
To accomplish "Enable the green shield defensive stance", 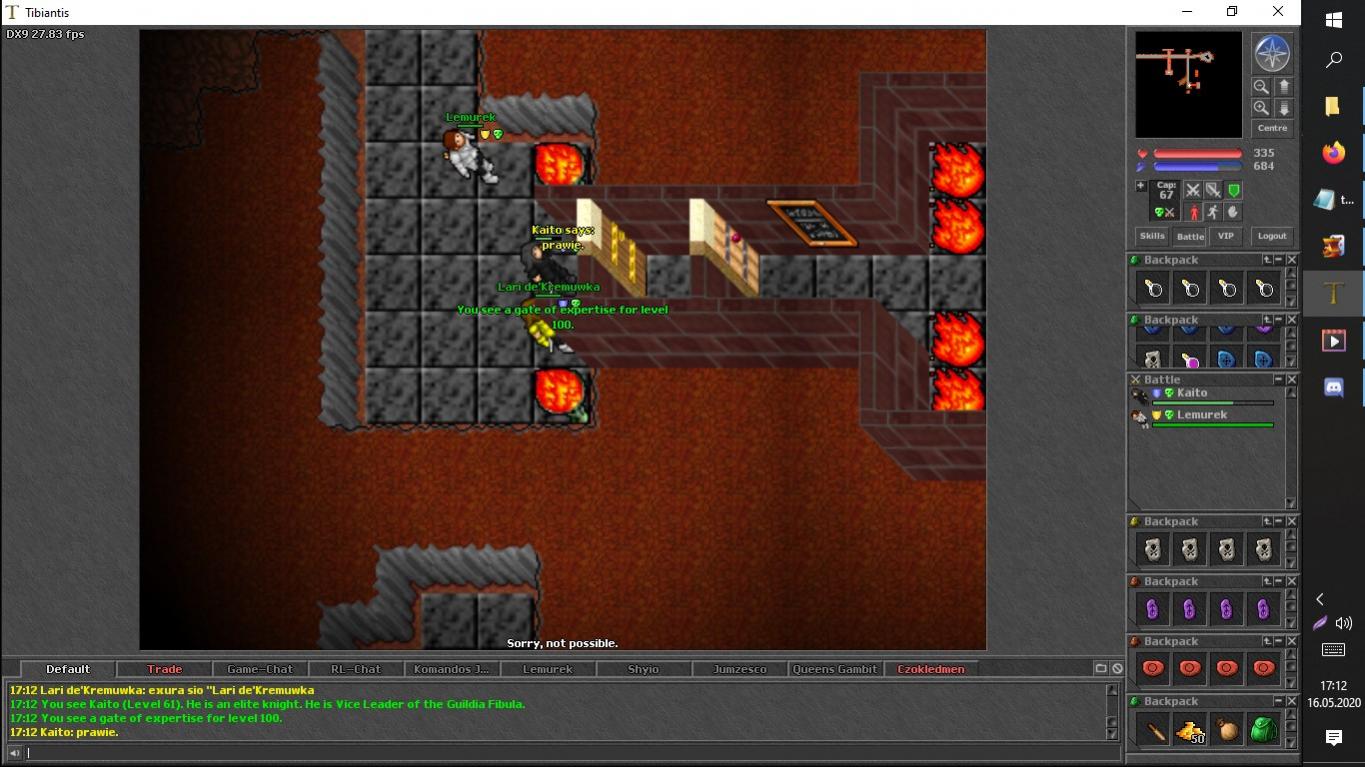I will pos(1234,190).
